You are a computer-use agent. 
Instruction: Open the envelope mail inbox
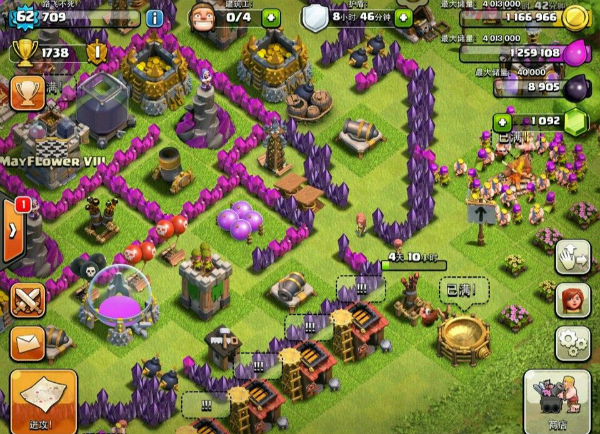(x=27, y=343)
